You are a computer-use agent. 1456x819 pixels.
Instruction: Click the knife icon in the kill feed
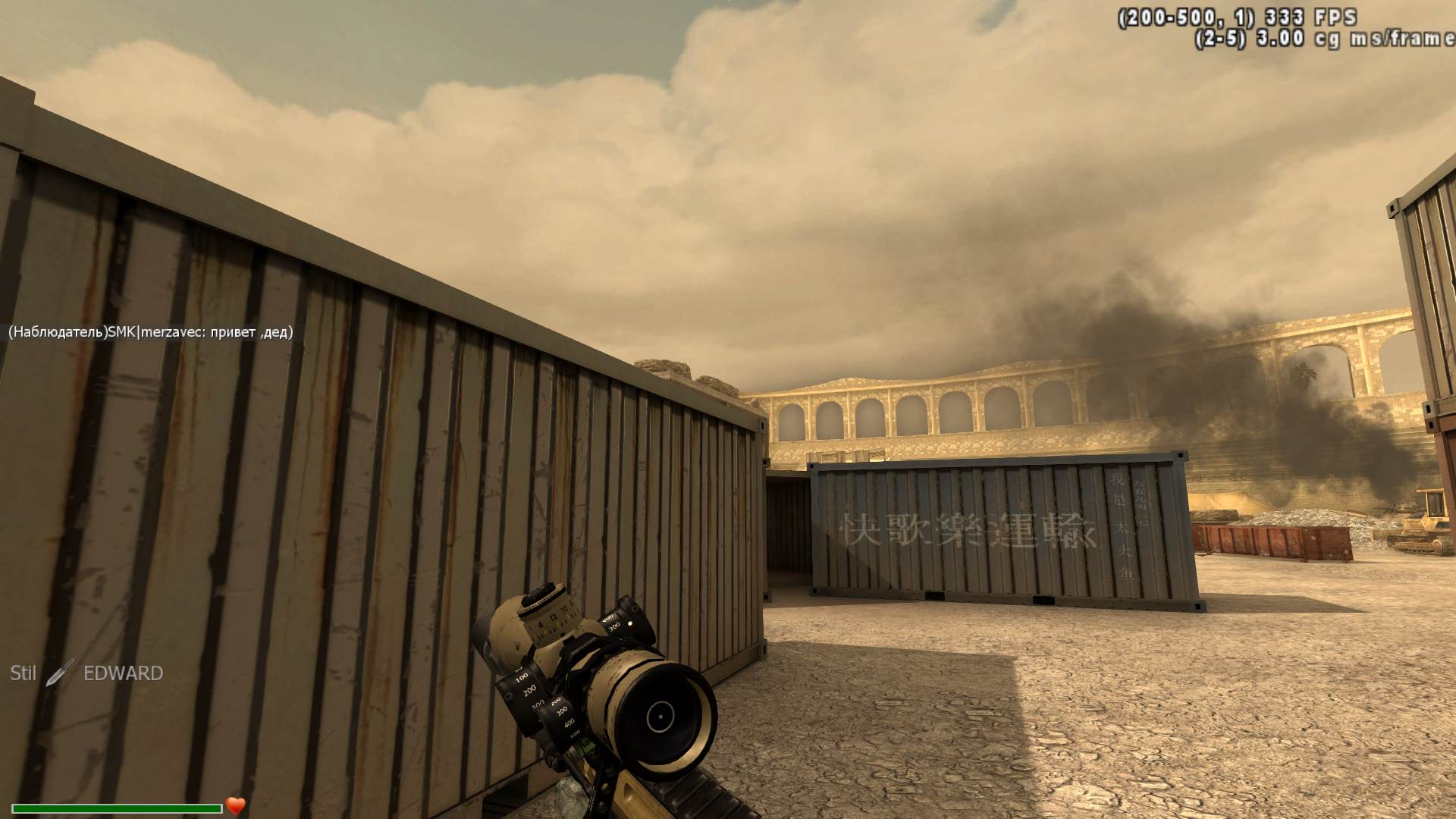click(x=59, y=673)
